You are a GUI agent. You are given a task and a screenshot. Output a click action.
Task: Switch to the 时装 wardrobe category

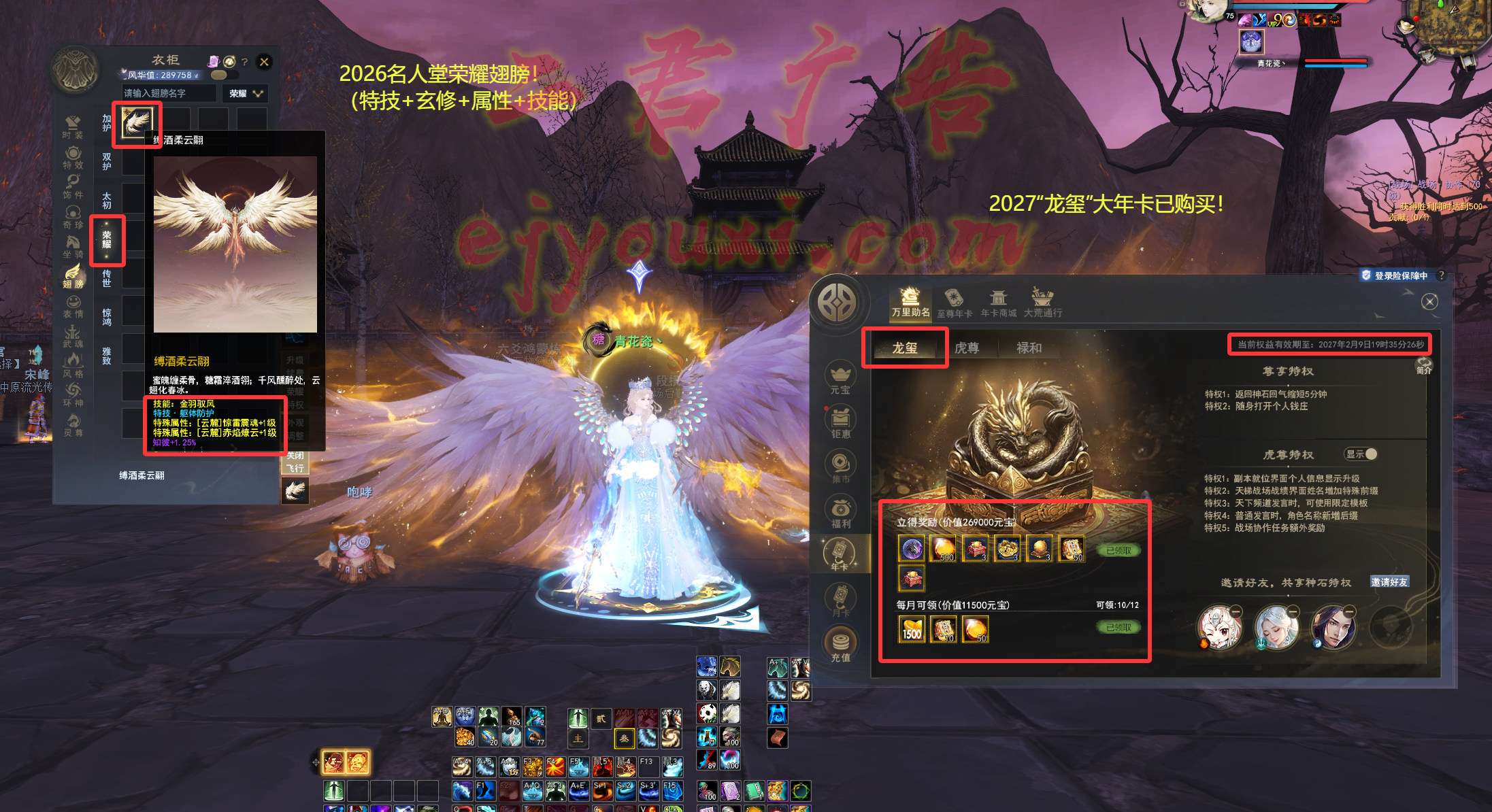click(73, 126)
